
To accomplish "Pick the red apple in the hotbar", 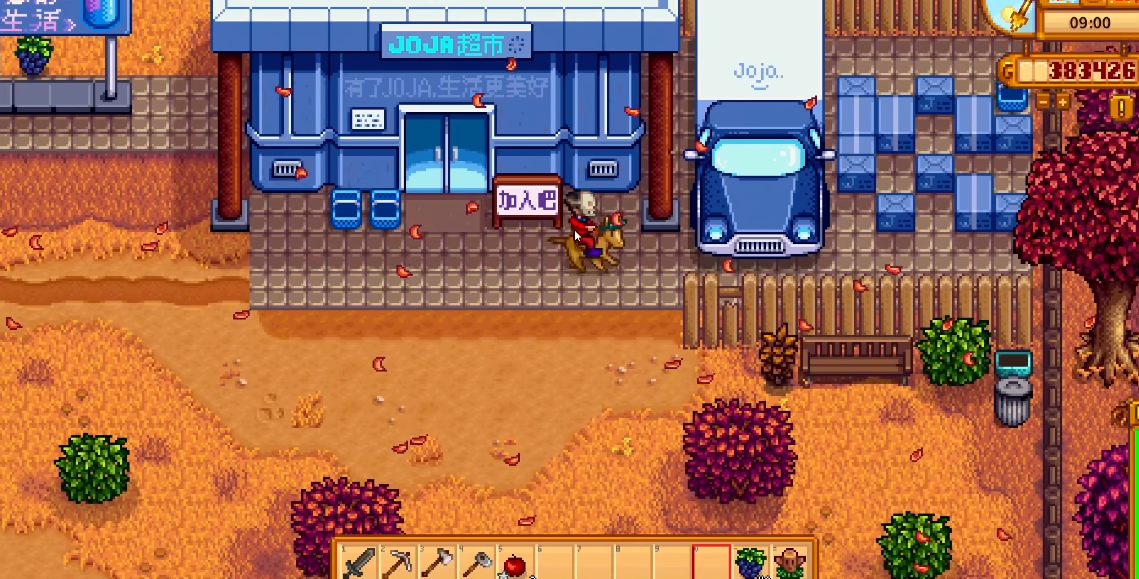I will coord(514,564).
